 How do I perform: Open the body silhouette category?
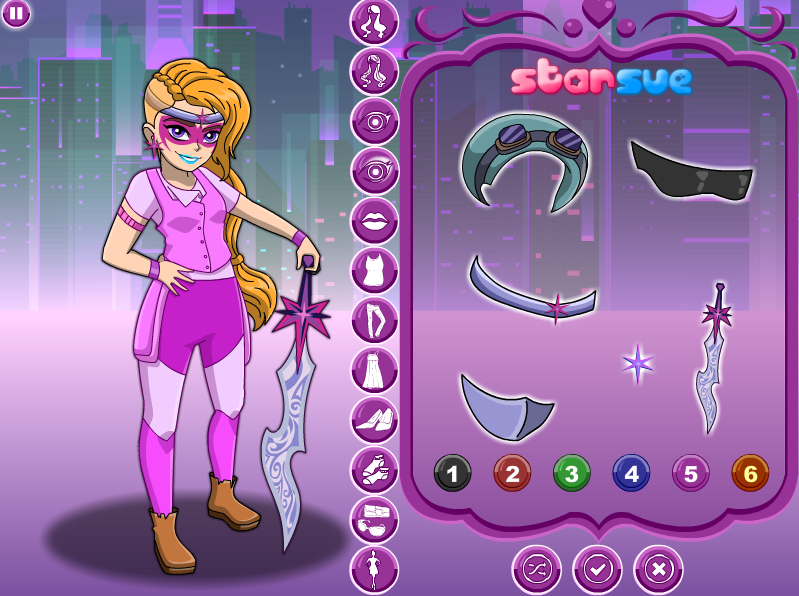click(374, 569)
